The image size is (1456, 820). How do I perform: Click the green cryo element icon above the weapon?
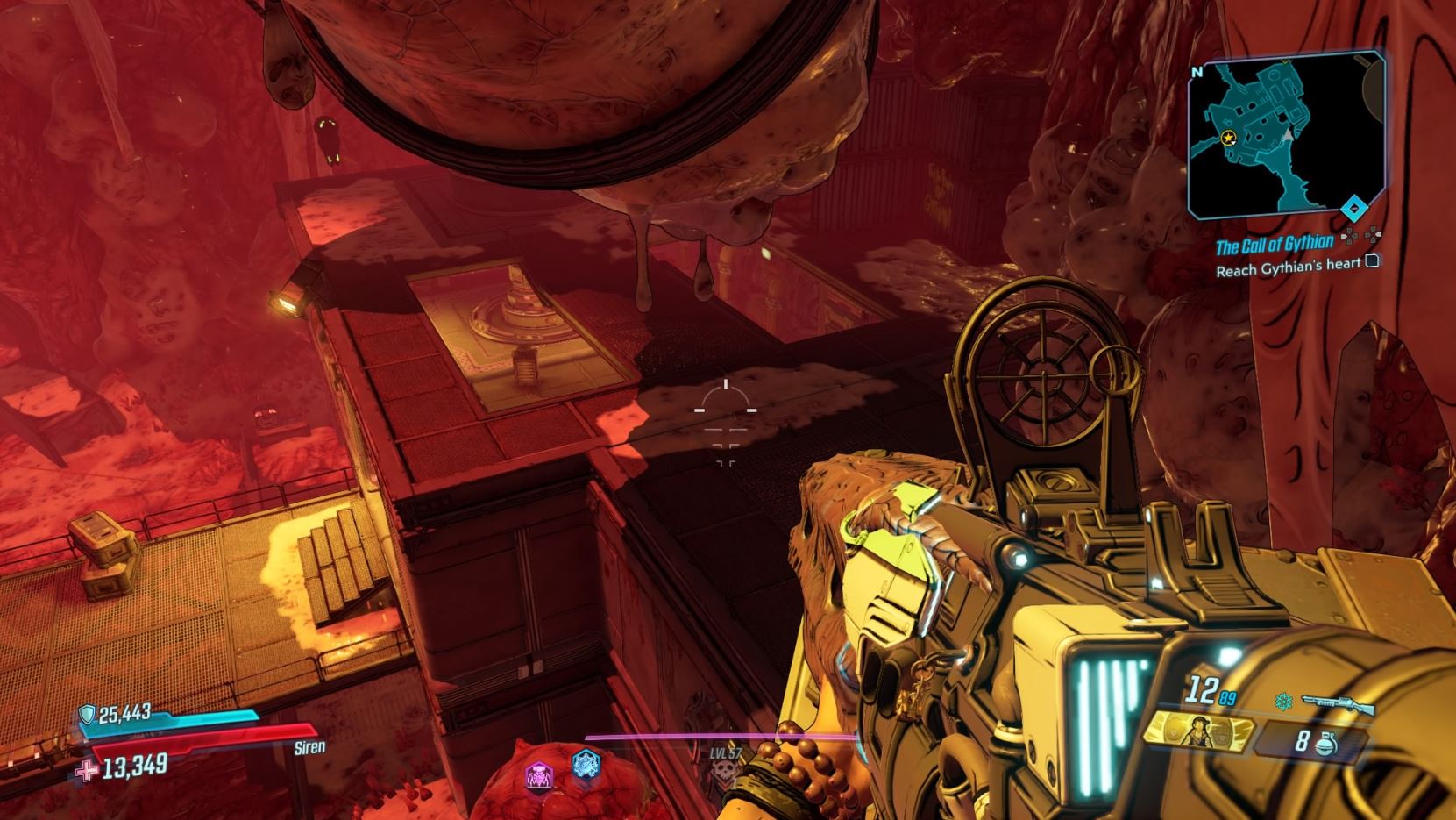click(x=1284, y=701)
